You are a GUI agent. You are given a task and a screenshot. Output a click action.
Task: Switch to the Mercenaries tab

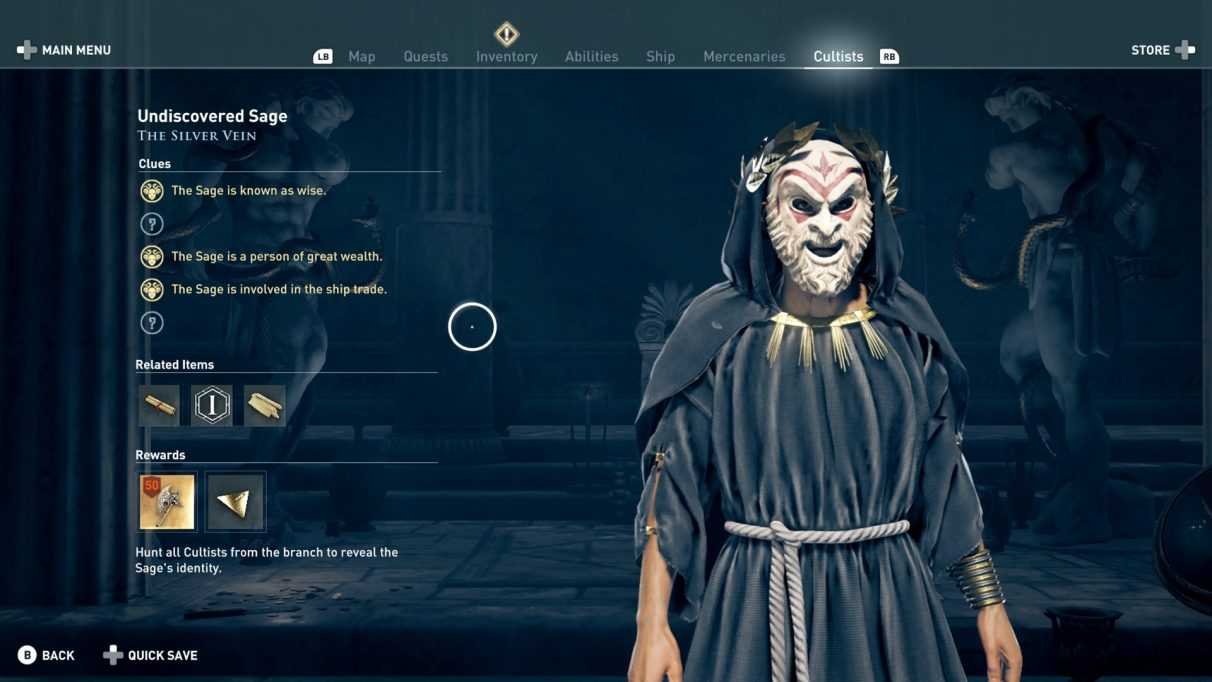(x=744, y=57)
